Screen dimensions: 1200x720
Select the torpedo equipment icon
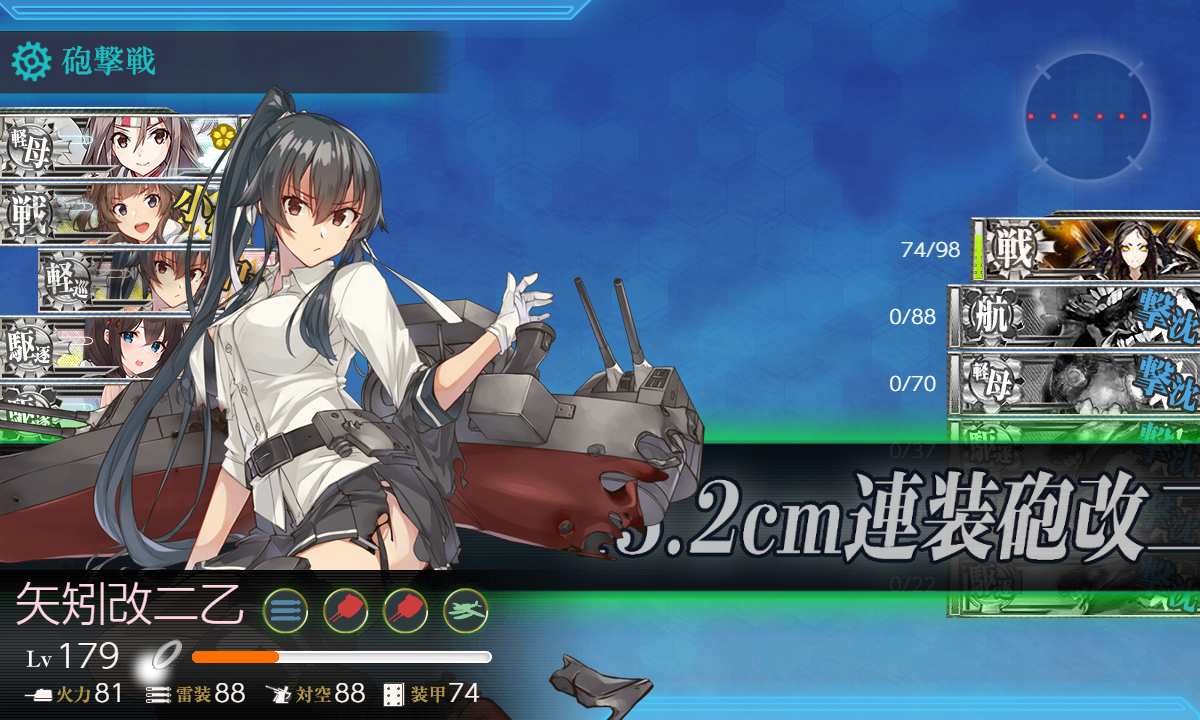(285, 609)
